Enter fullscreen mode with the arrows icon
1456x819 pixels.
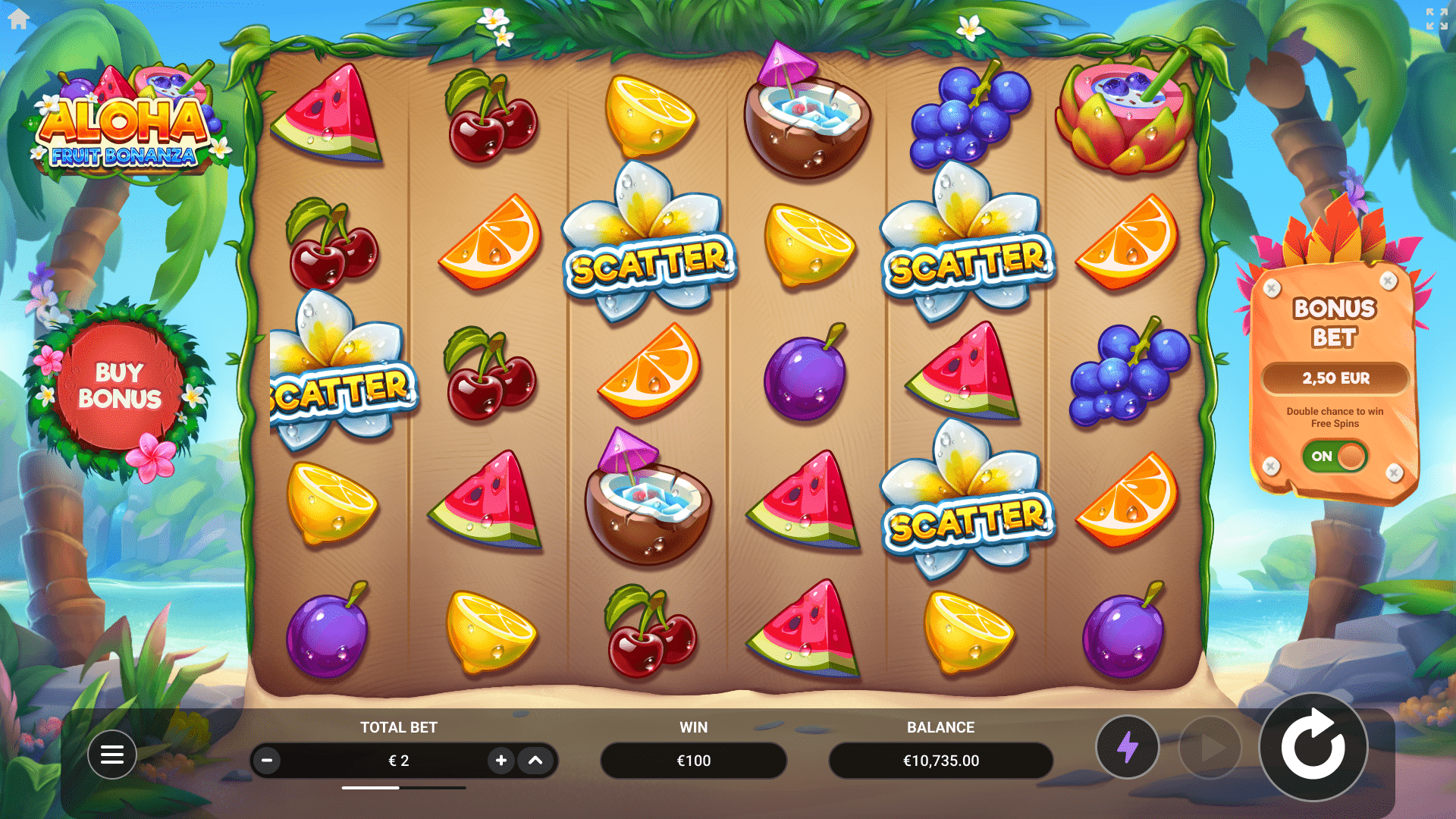(1436, 19)
